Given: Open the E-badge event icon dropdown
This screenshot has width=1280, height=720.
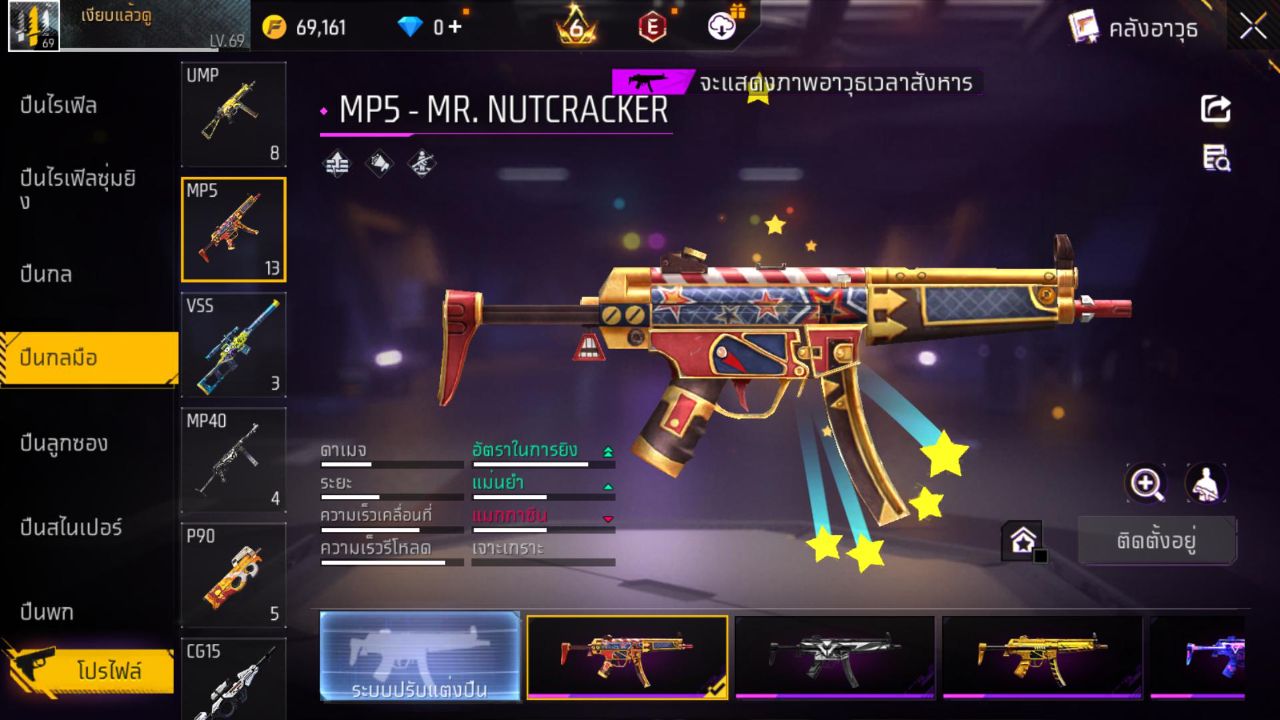Looking at the screenshot, I should tap(654, 27).
